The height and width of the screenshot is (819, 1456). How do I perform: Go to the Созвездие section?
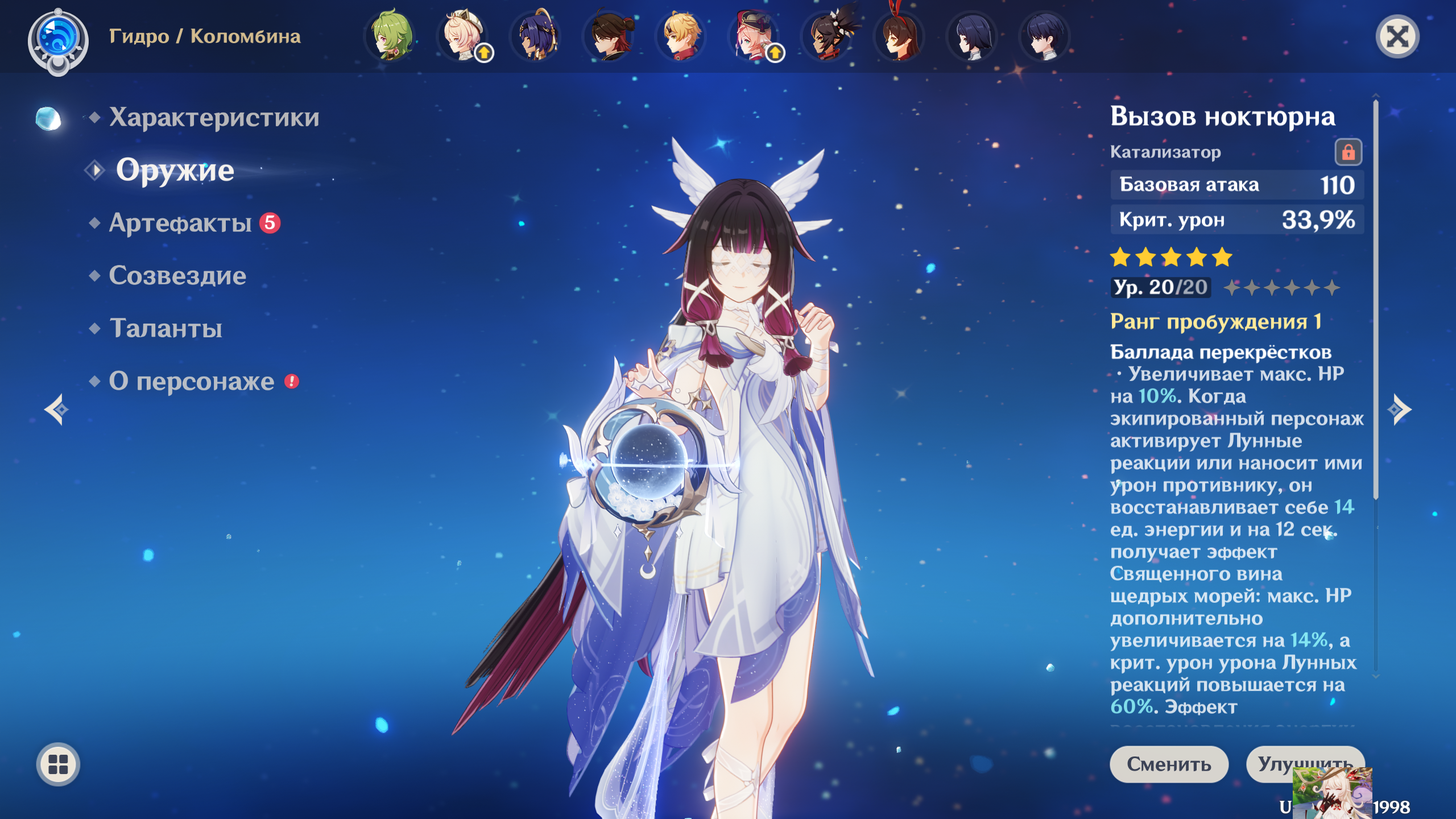[x=177, y=276]
